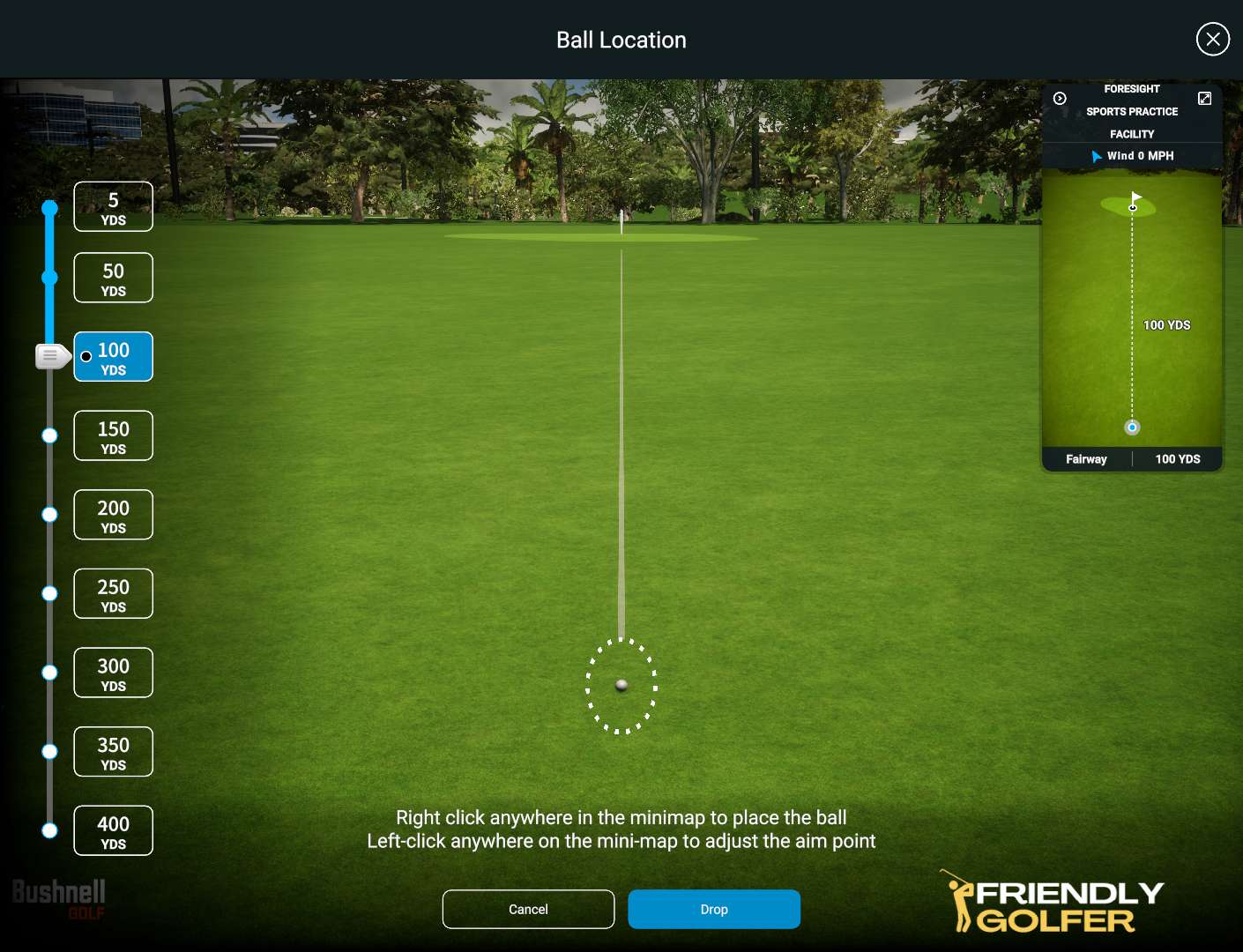The height and width of the screenshot is (952, 1243).
Task: Choose the 50 YDS distance
Action: (113, 278)
